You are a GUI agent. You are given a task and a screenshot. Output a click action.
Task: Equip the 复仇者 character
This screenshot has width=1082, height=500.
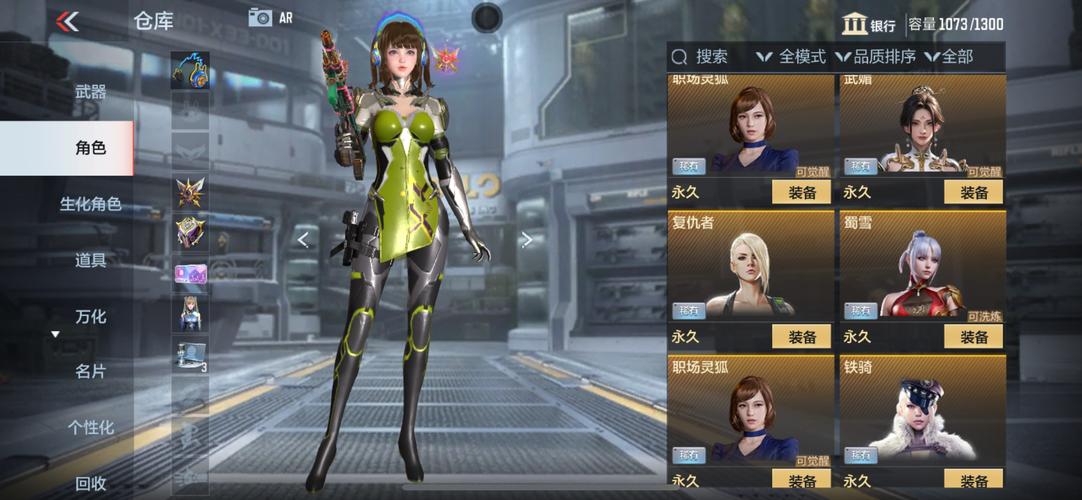point(801,337)
